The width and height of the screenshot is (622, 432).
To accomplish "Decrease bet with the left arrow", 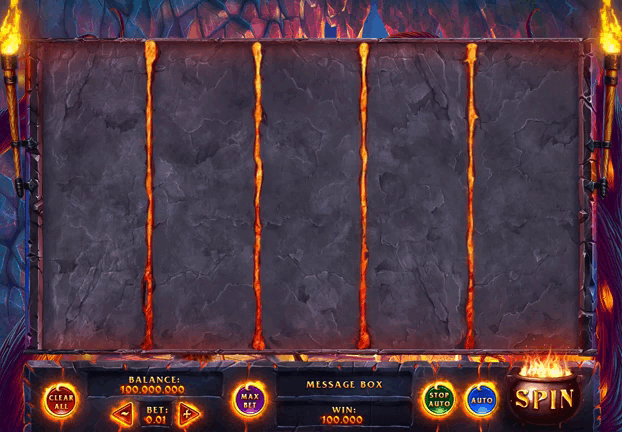I will (122, 412).
